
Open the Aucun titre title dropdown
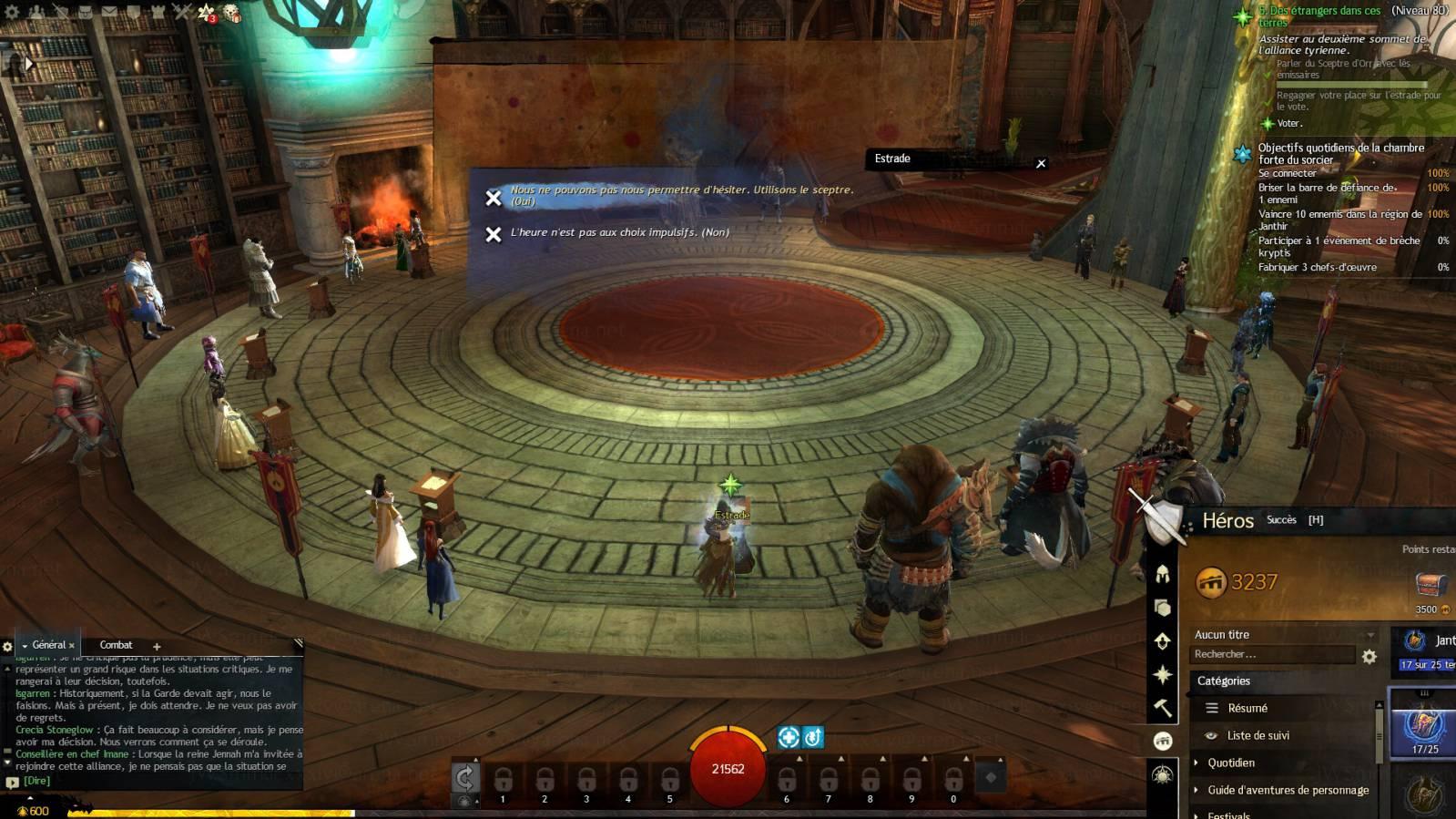(x=1284, y=635)
